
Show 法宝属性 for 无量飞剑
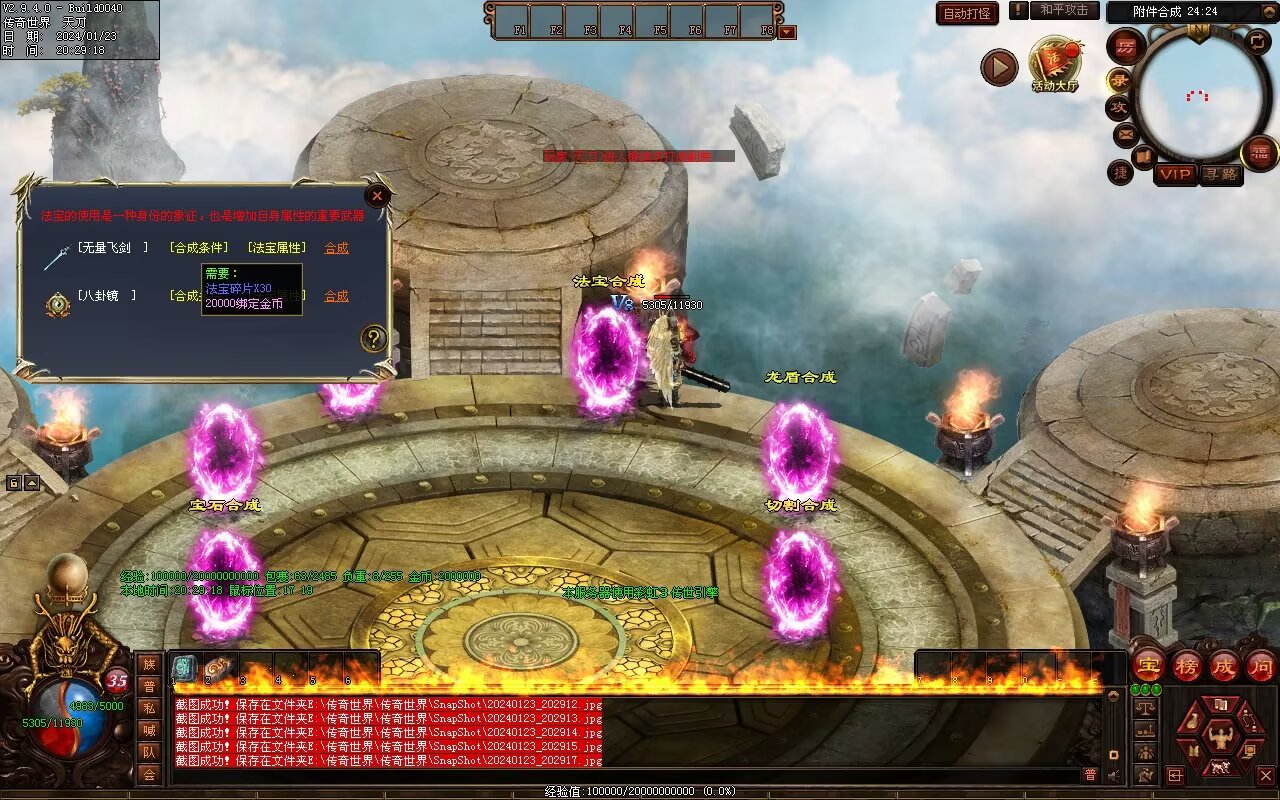[279, 248]
